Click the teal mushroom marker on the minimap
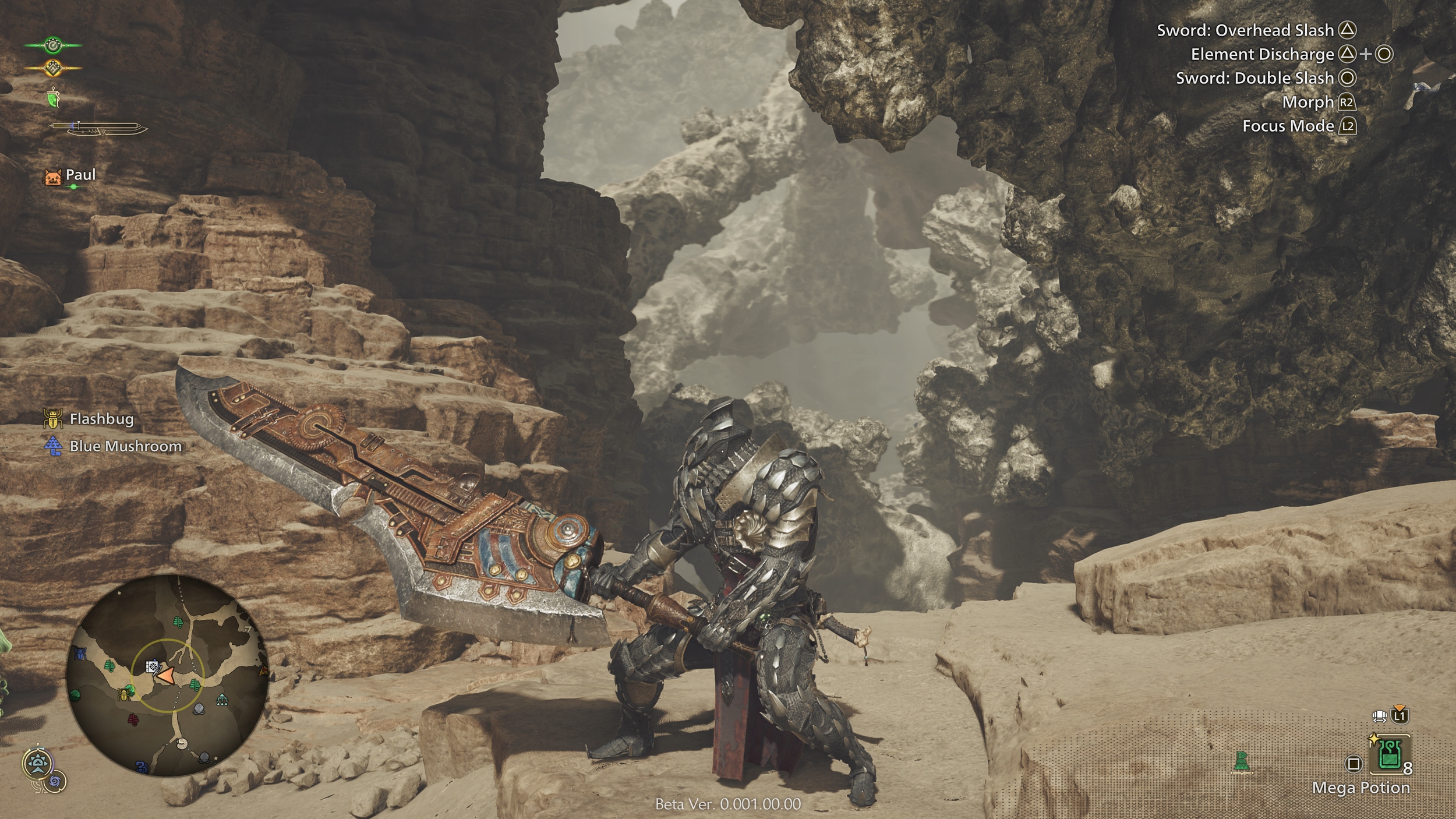The image size is (1456, 819). tap(222, 700)
